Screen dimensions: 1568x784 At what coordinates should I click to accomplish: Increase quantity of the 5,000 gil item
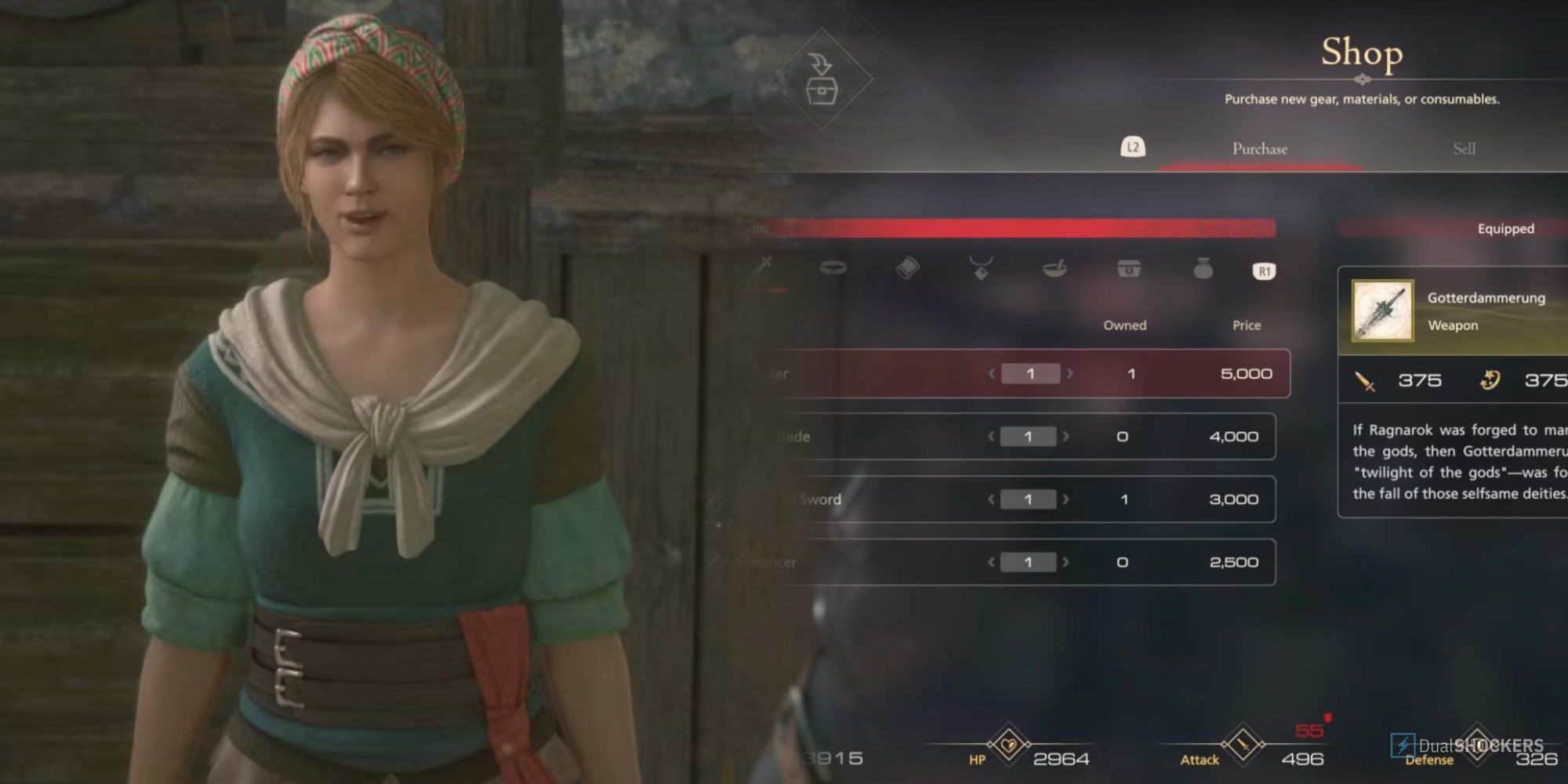point(1068,374)
